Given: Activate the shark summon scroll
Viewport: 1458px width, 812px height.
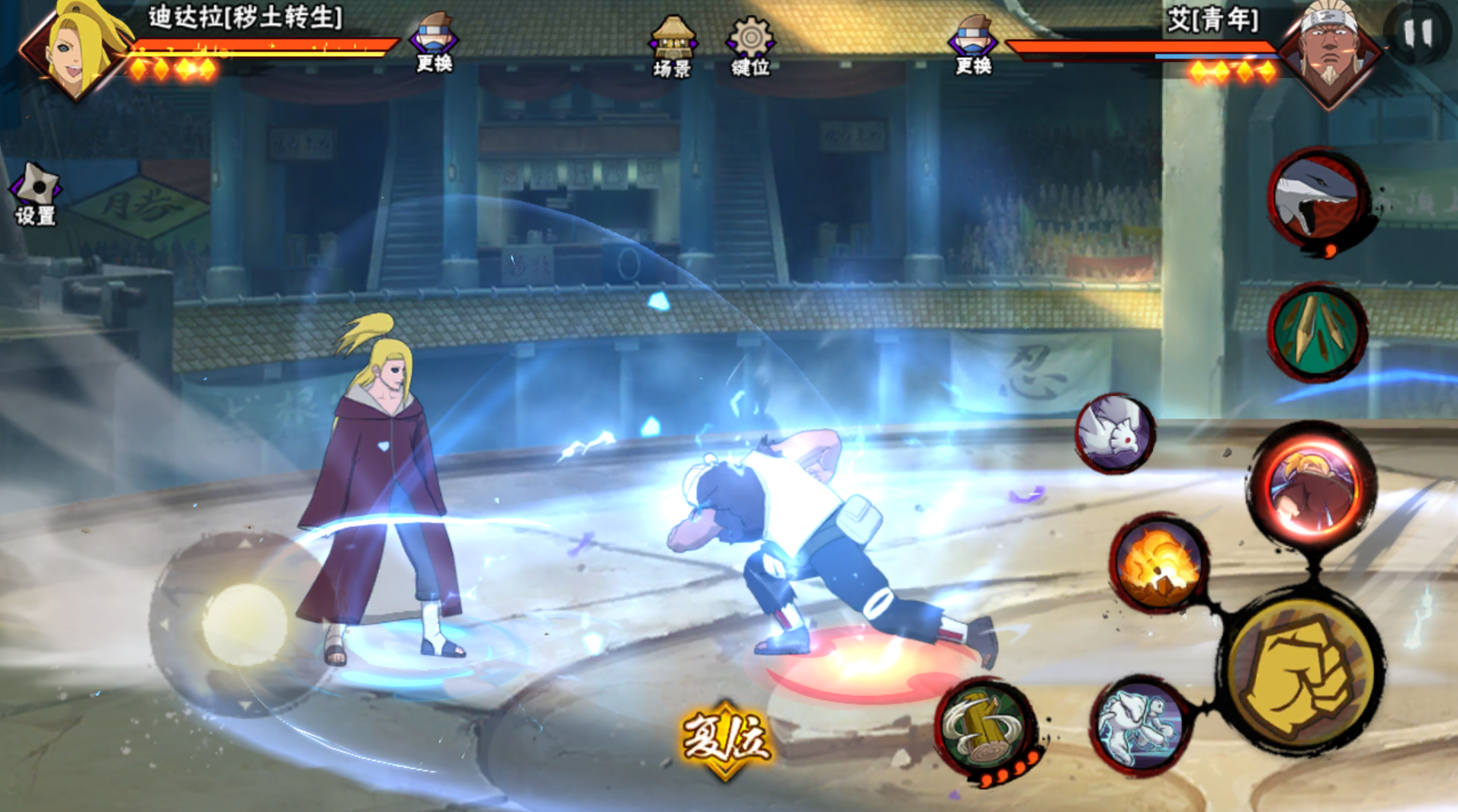Looking at the screenshot, I should 1318,198.
